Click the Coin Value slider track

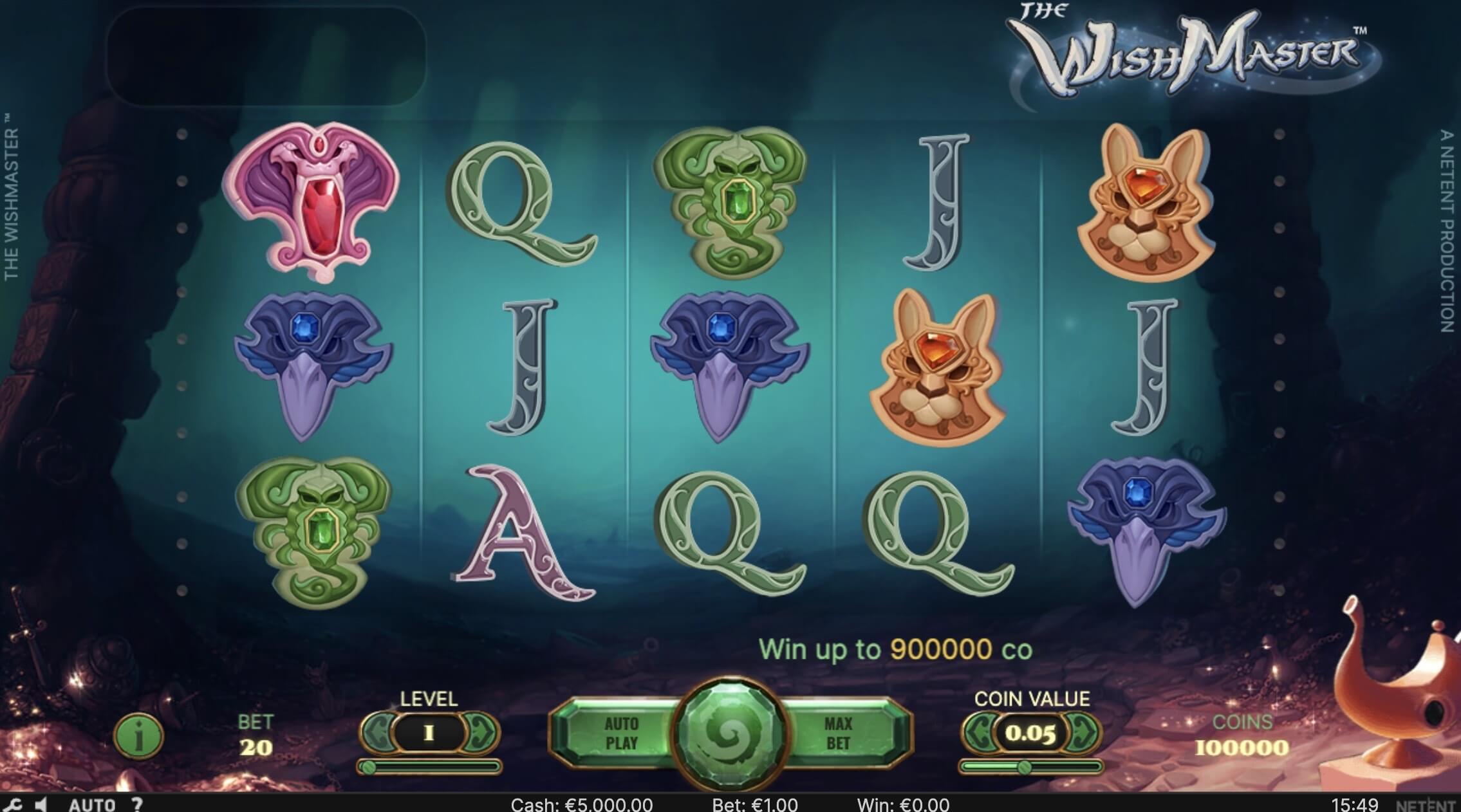coord(1031,766)
